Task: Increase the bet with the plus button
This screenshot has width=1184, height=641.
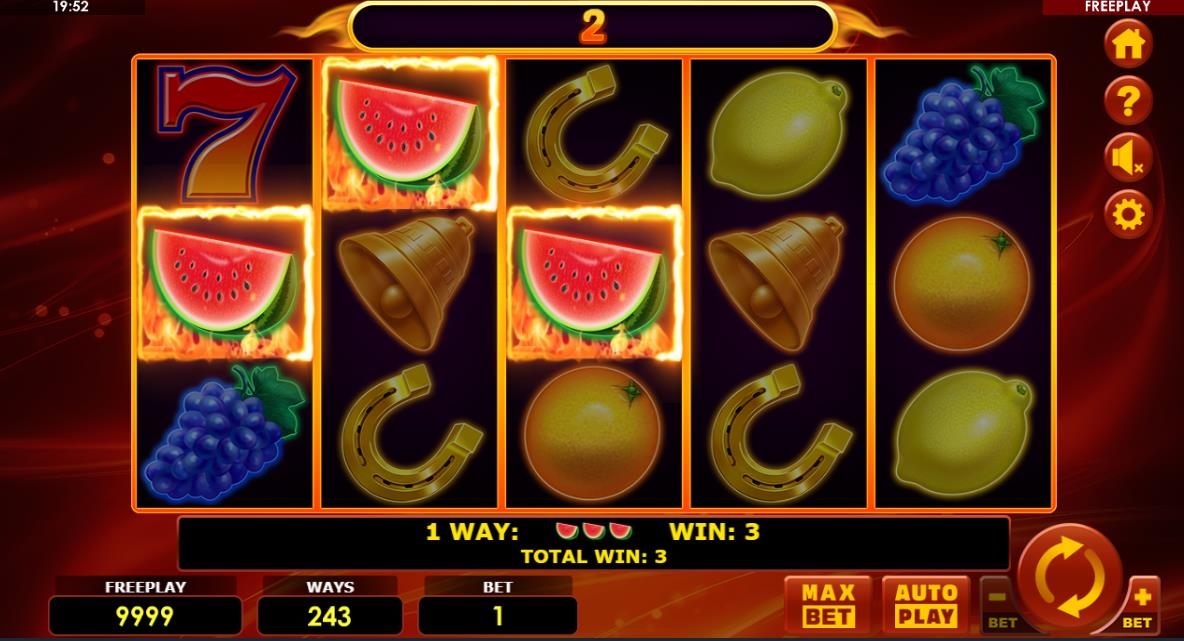Action: (1142, 603)
